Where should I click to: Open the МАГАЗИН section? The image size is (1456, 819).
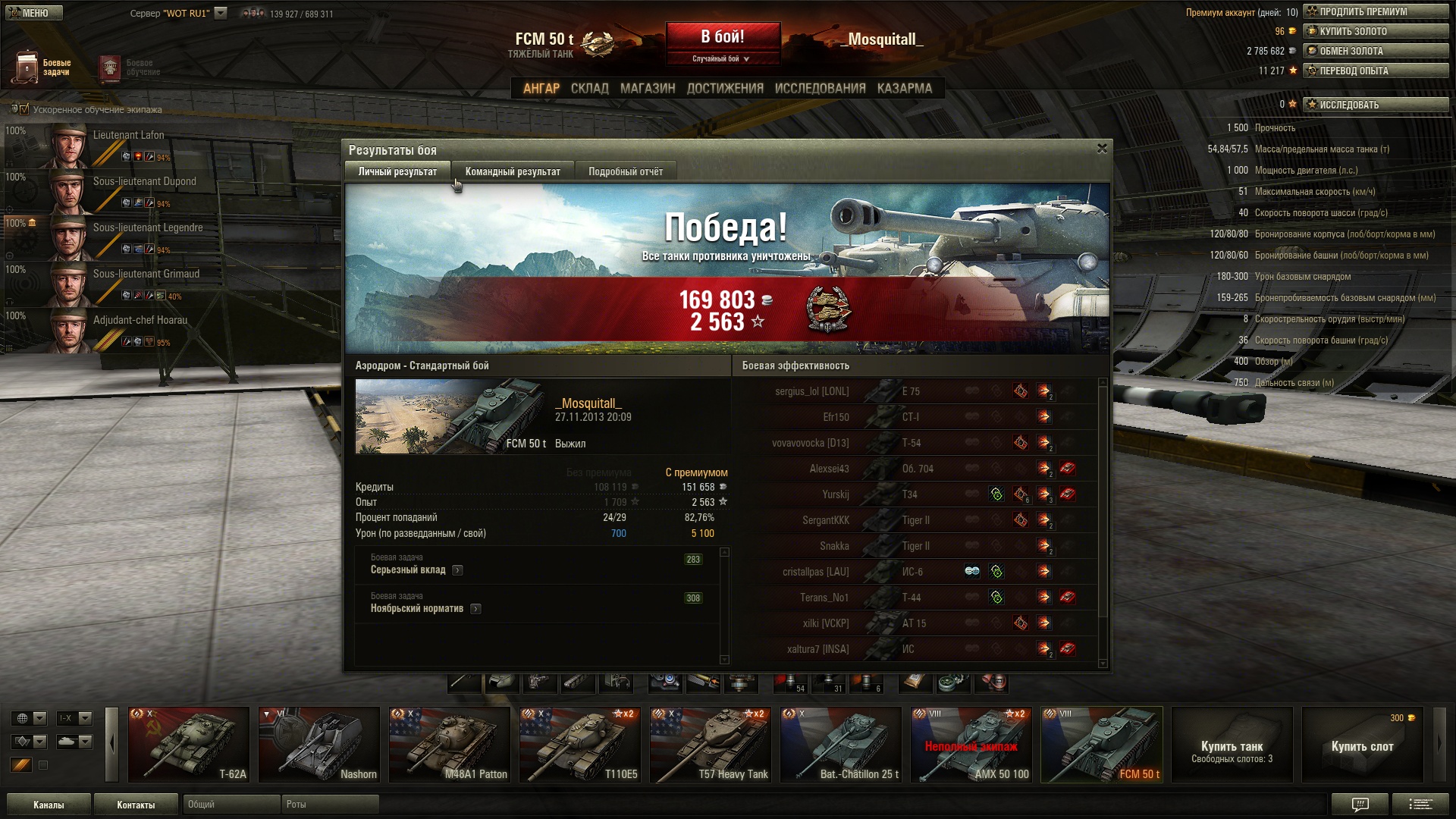(x=647, y=89)
